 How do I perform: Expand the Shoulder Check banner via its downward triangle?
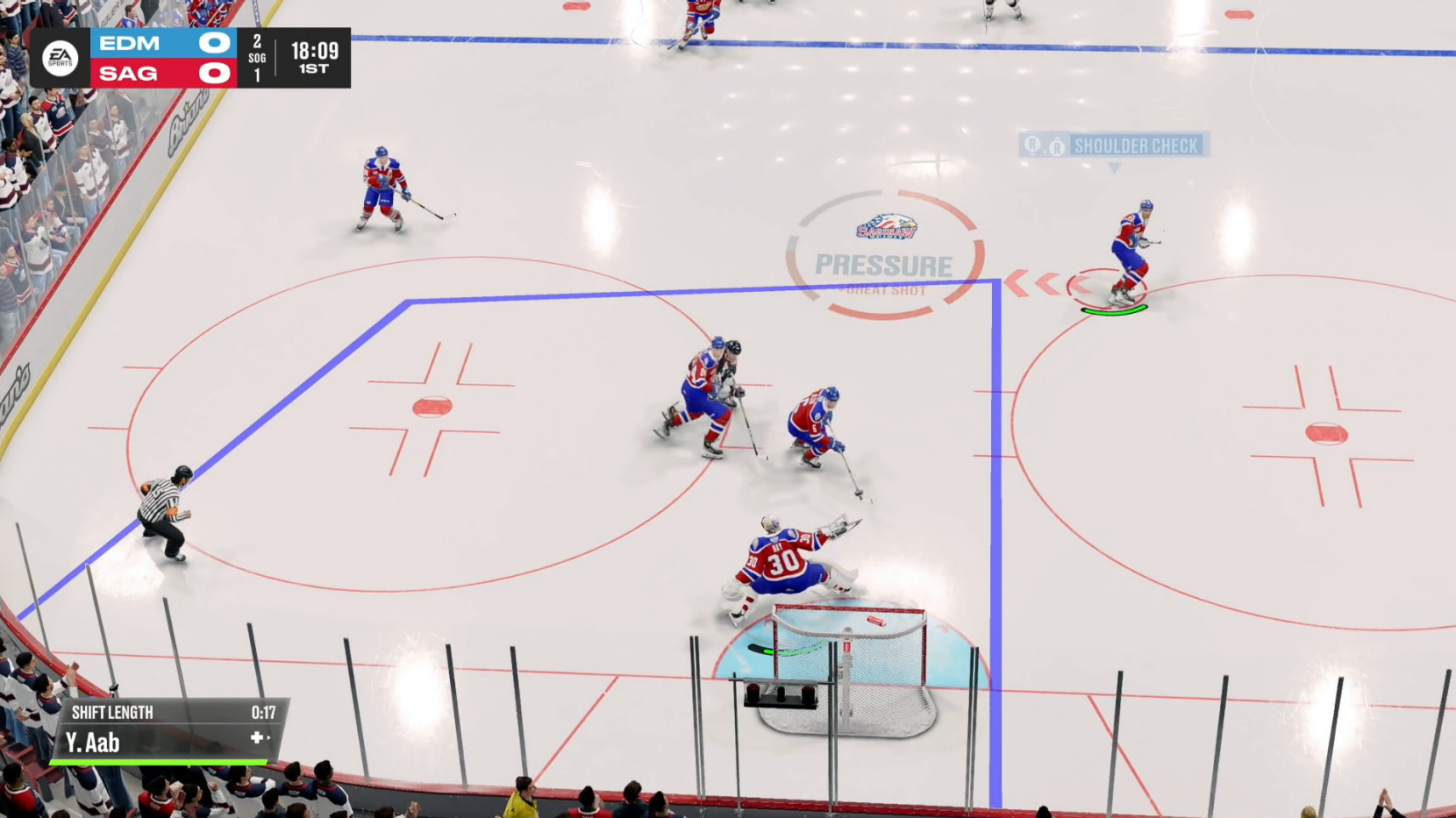1113,166
